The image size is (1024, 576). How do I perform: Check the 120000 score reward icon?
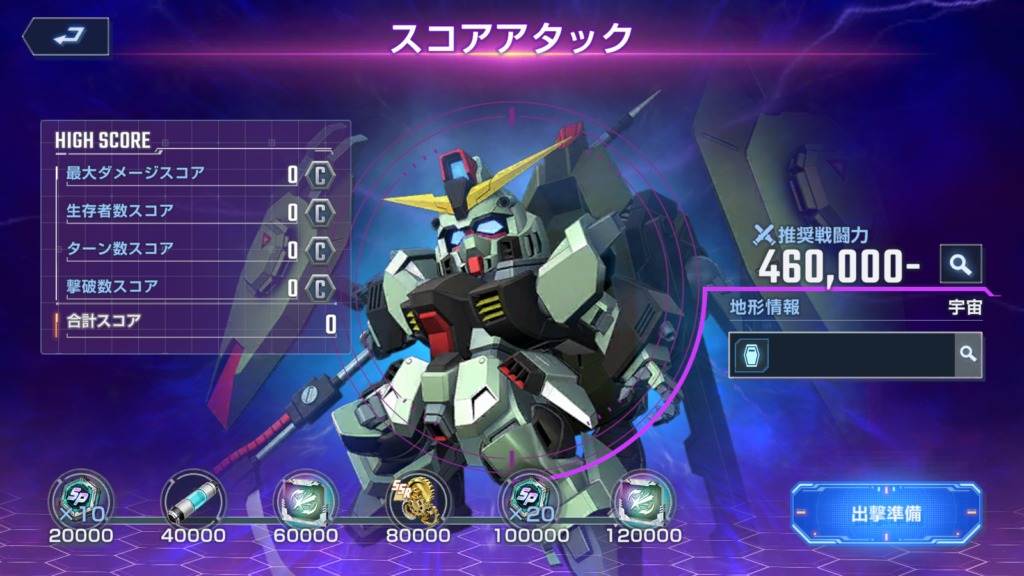(x=643, y=498)
